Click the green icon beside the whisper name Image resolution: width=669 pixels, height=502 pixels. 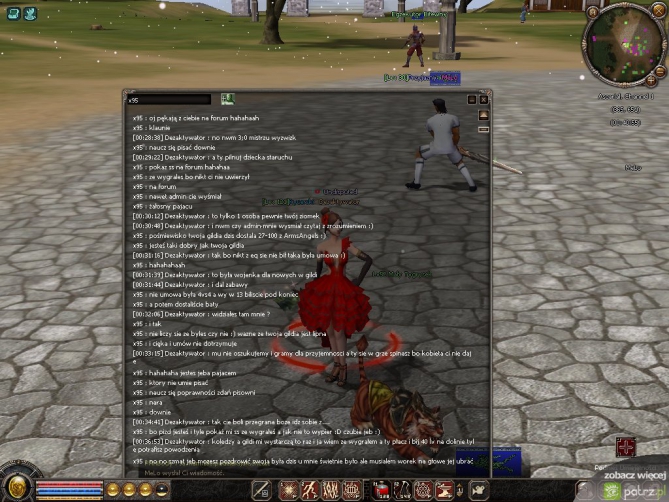point(227,98)
